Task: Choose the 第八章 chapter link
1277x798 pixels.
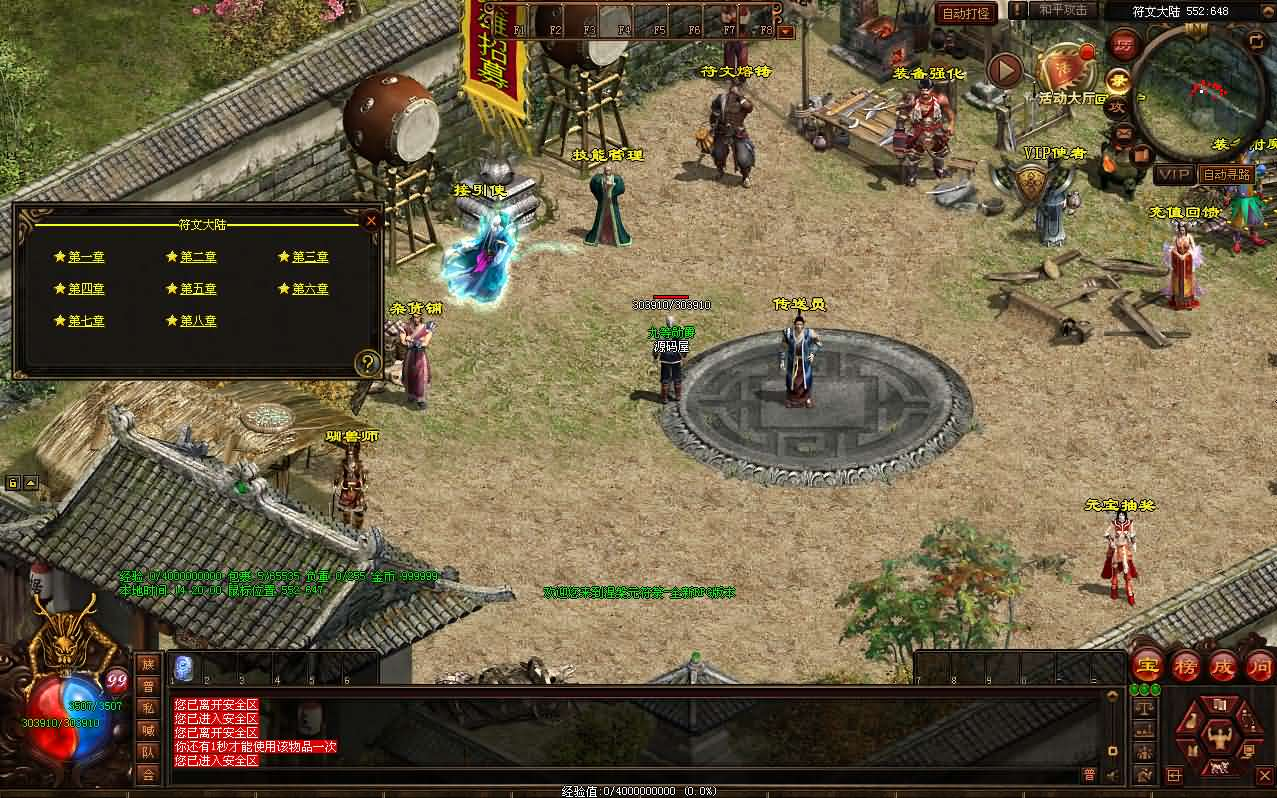Action: tap(198, 321)
